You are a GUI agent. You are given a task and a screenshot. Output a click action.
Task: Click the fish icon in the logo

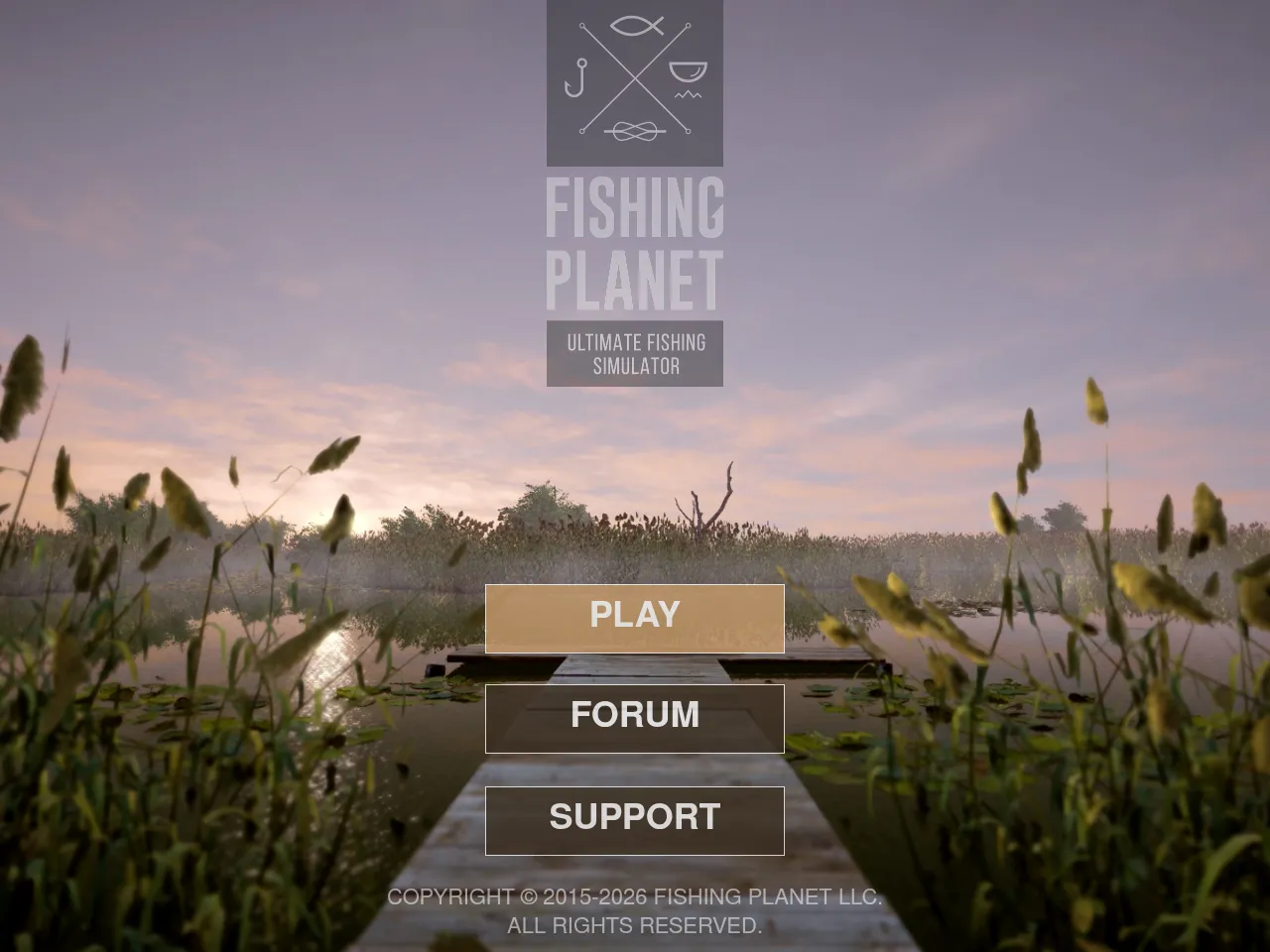[633, 26]
